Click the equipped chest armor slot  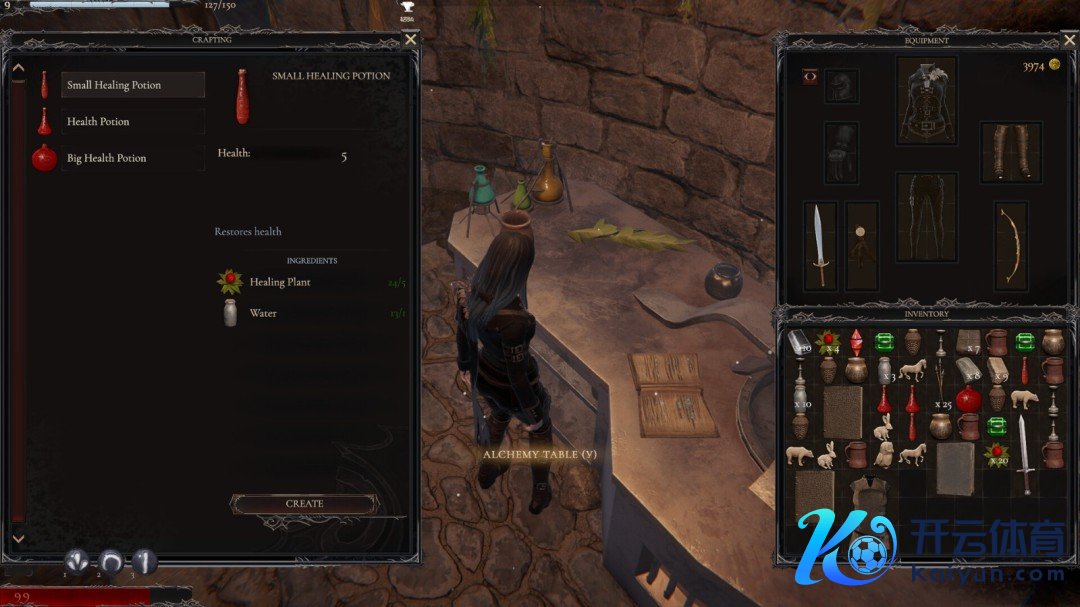[x=926, y=101]
